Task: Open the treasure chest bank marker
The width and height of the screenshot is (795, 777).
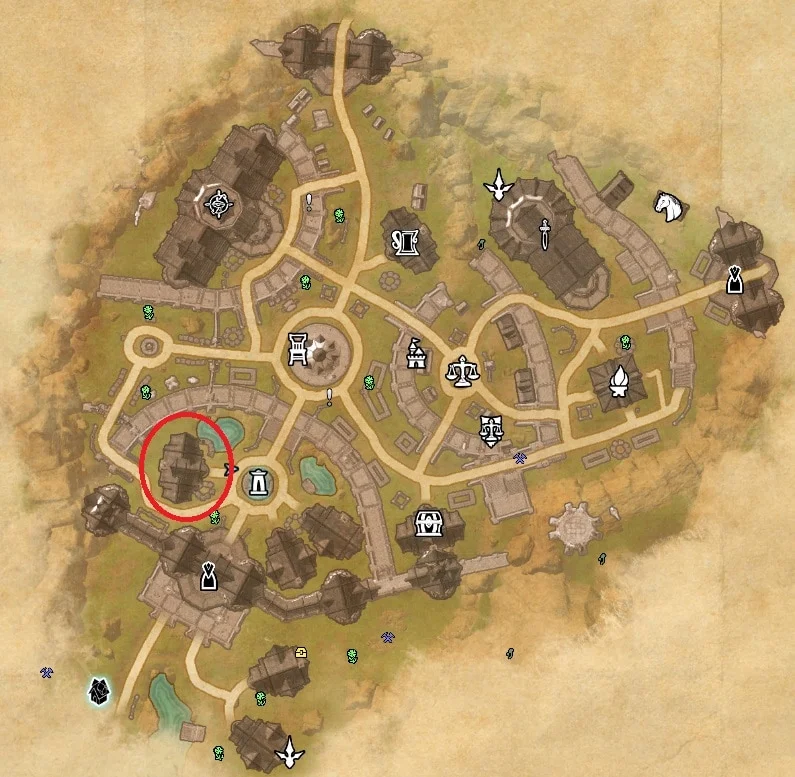Action: (x=429, y=524)
